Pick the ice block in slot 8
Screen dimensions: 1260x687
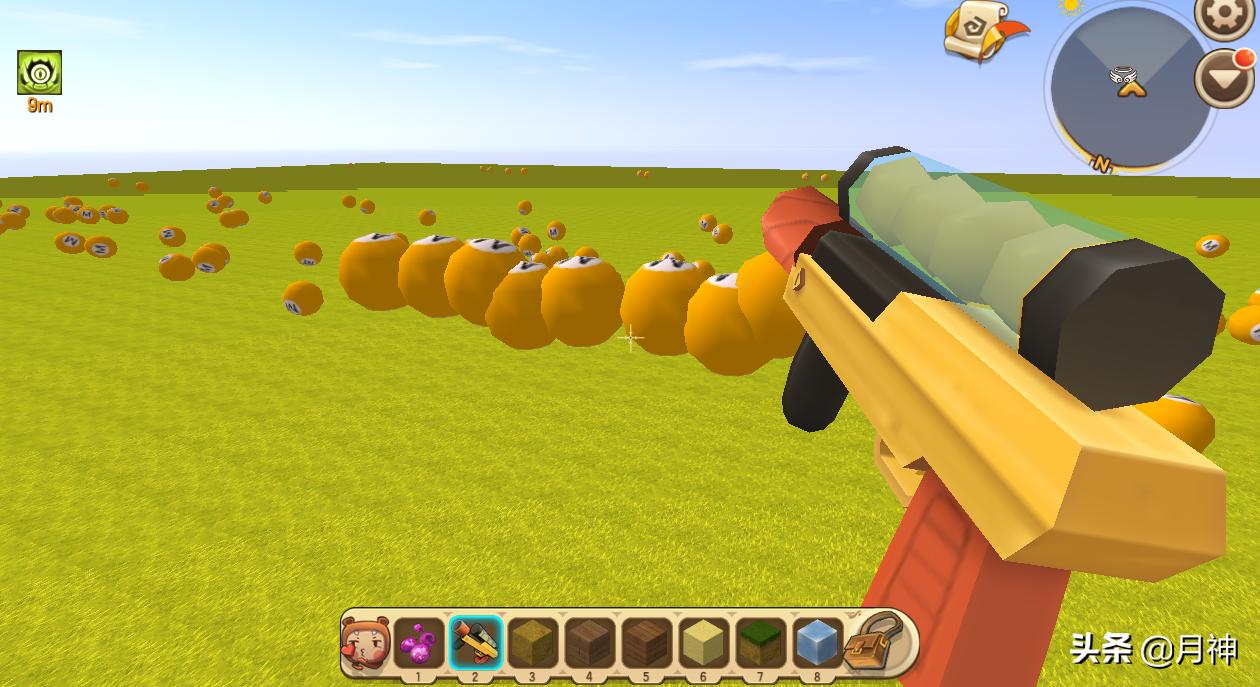tap(817, 642)
